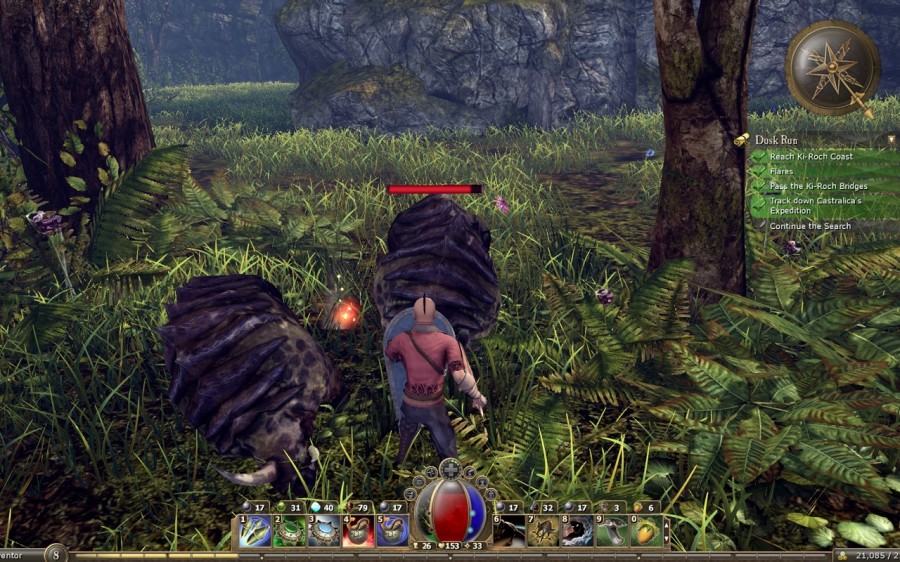The height and width of the screenshot is (562, 900).
Task: Activate the claw swipe skill in slot 8
Action: click(x=577, y=530)
